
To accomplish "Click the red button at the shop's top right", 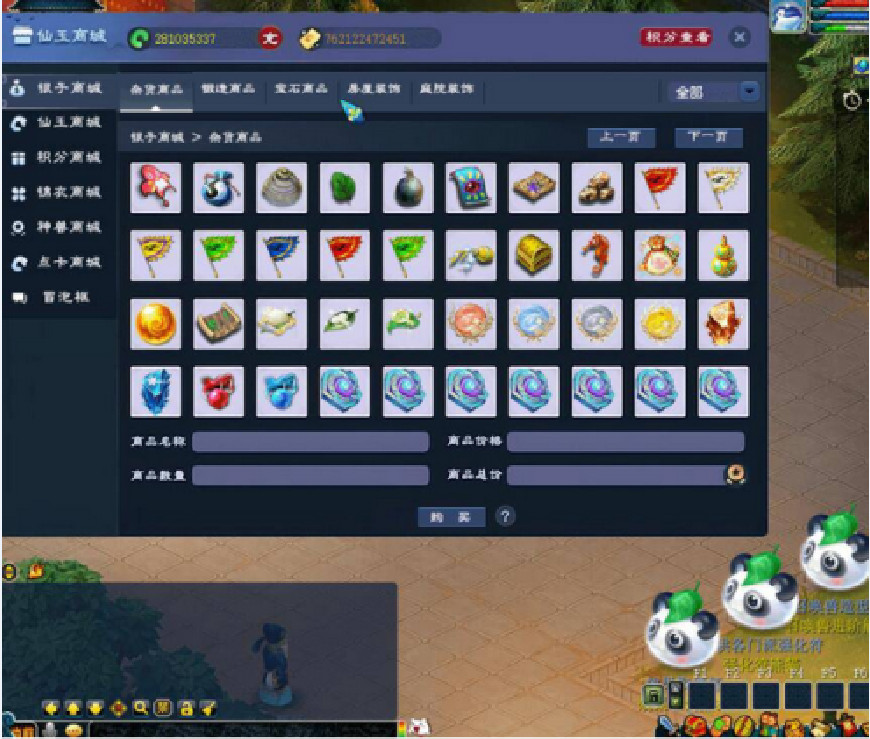I will click(x=676, y=38).
